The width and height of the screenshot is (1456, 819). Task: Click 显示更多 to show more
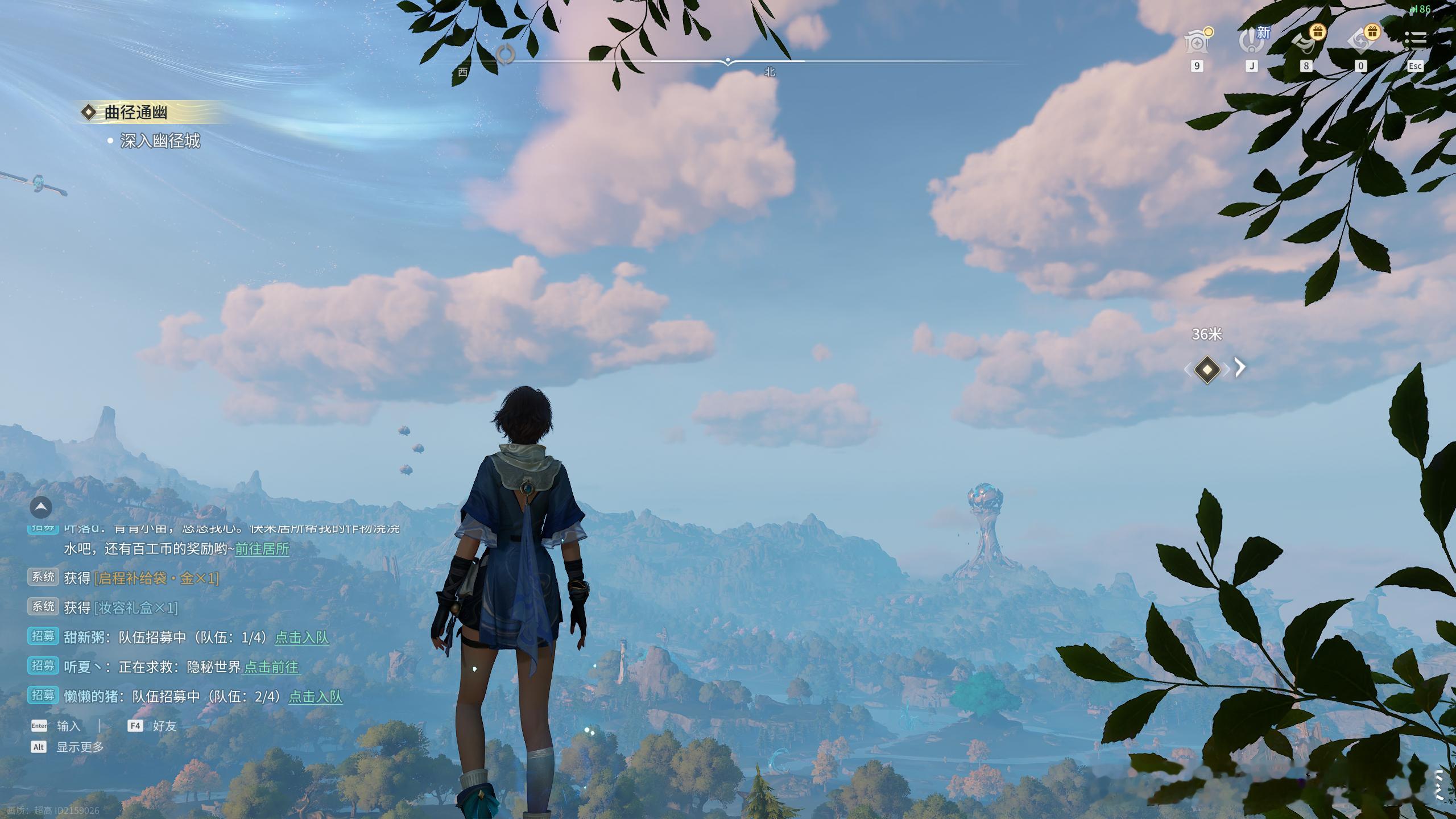click(x=80, y=747)
